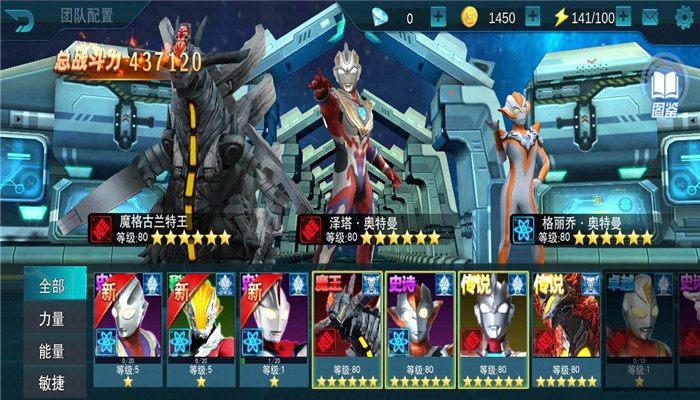Open the mail envelope icon

(650, 17)
